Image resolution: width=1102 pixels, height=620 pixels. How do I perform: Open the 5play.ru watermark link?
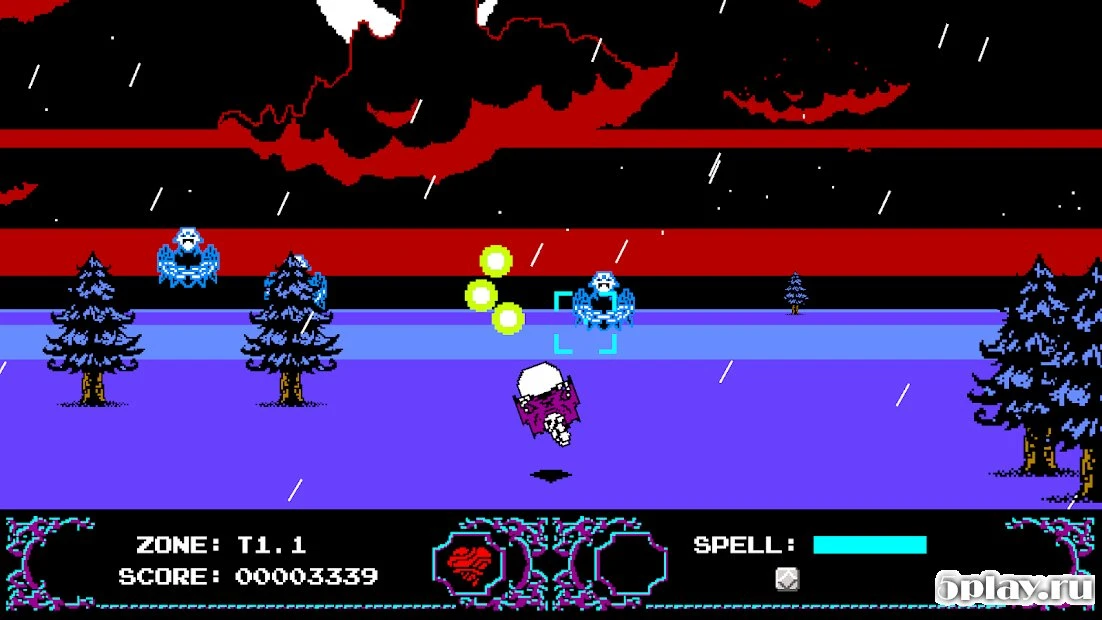point(1013,588)
